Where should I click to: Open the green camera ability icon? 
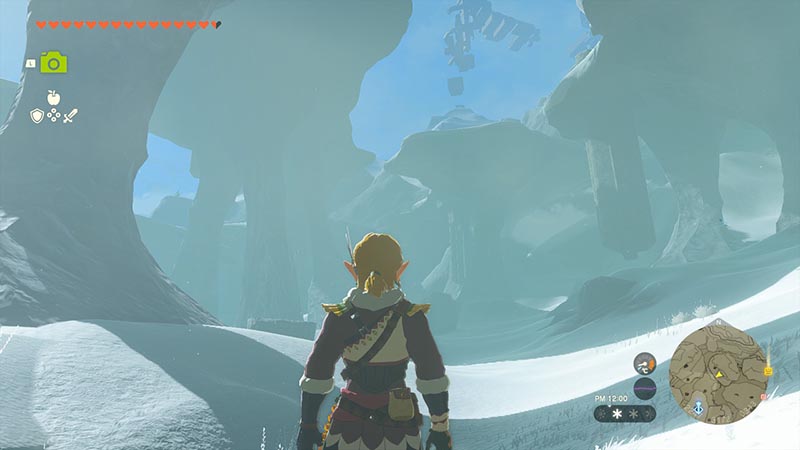click(53, 62)
